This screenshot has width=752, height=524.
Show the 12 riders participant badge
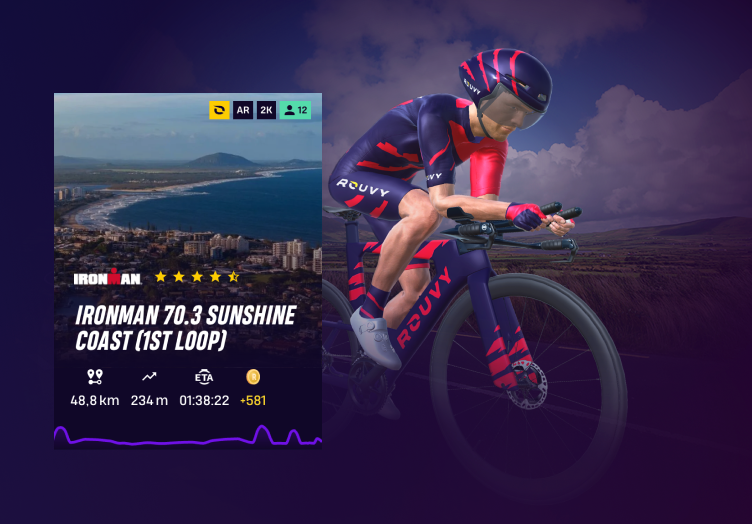pyautogui.click(x=296, y=110)
